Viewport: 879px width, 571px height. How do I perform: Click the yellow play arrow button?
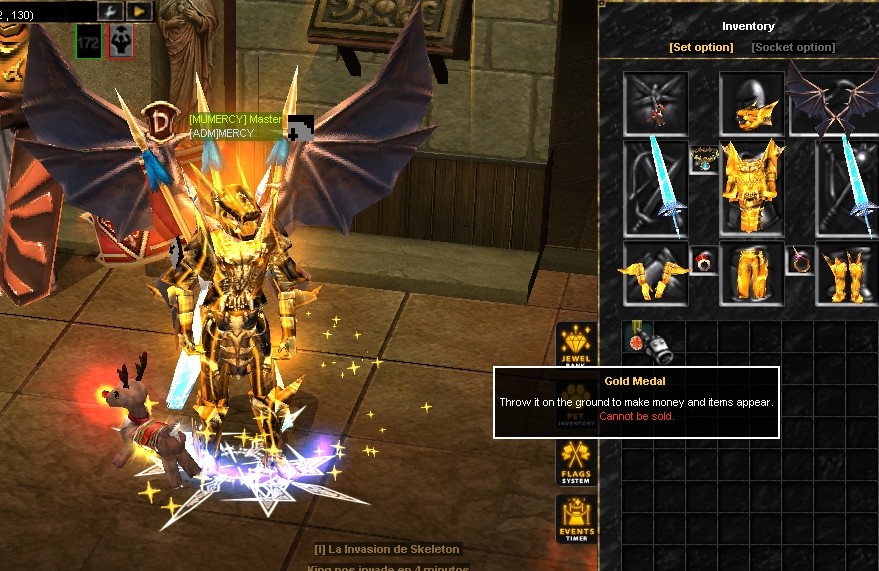140,11
